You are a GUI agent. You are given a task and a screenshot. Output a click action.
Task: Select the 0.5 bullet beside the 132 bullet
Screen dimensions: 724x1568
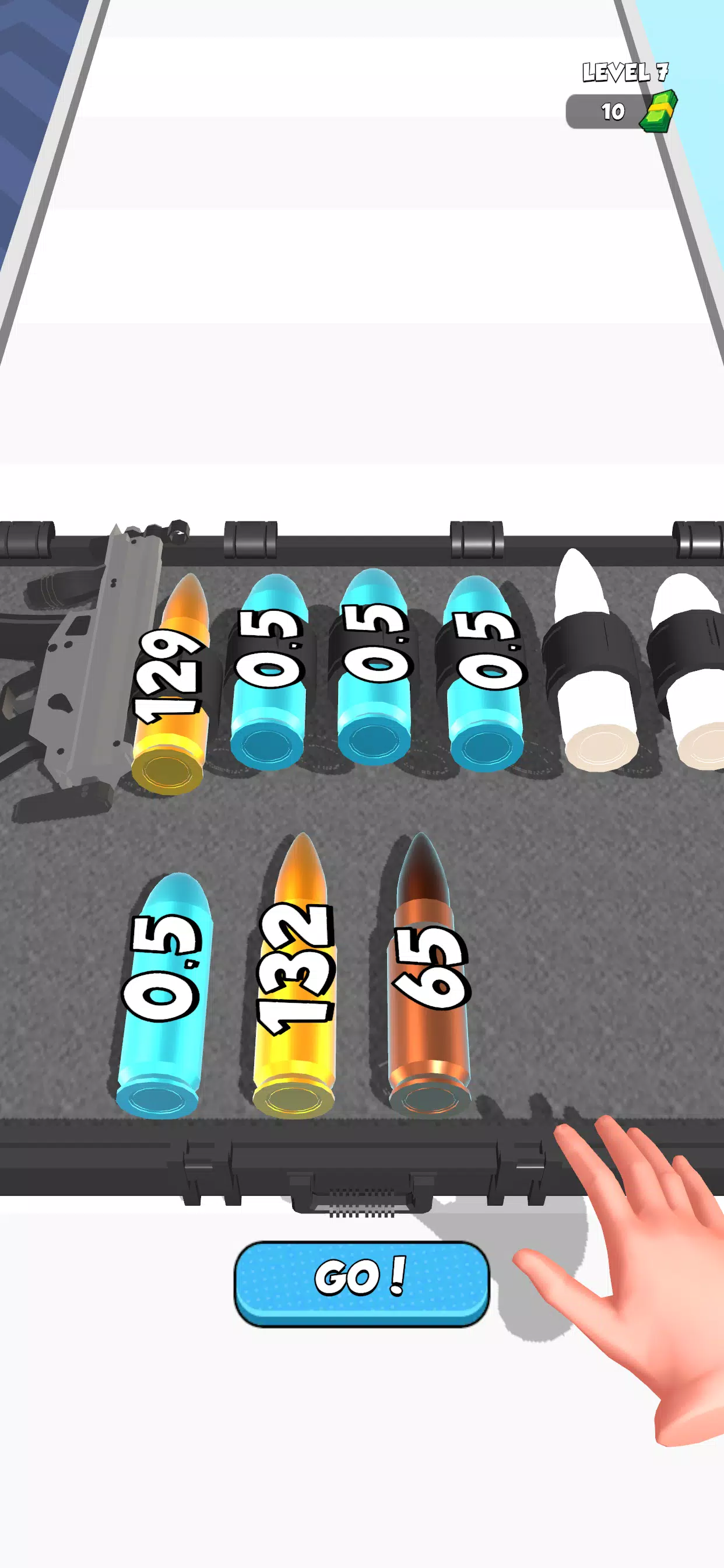(163, 998)
